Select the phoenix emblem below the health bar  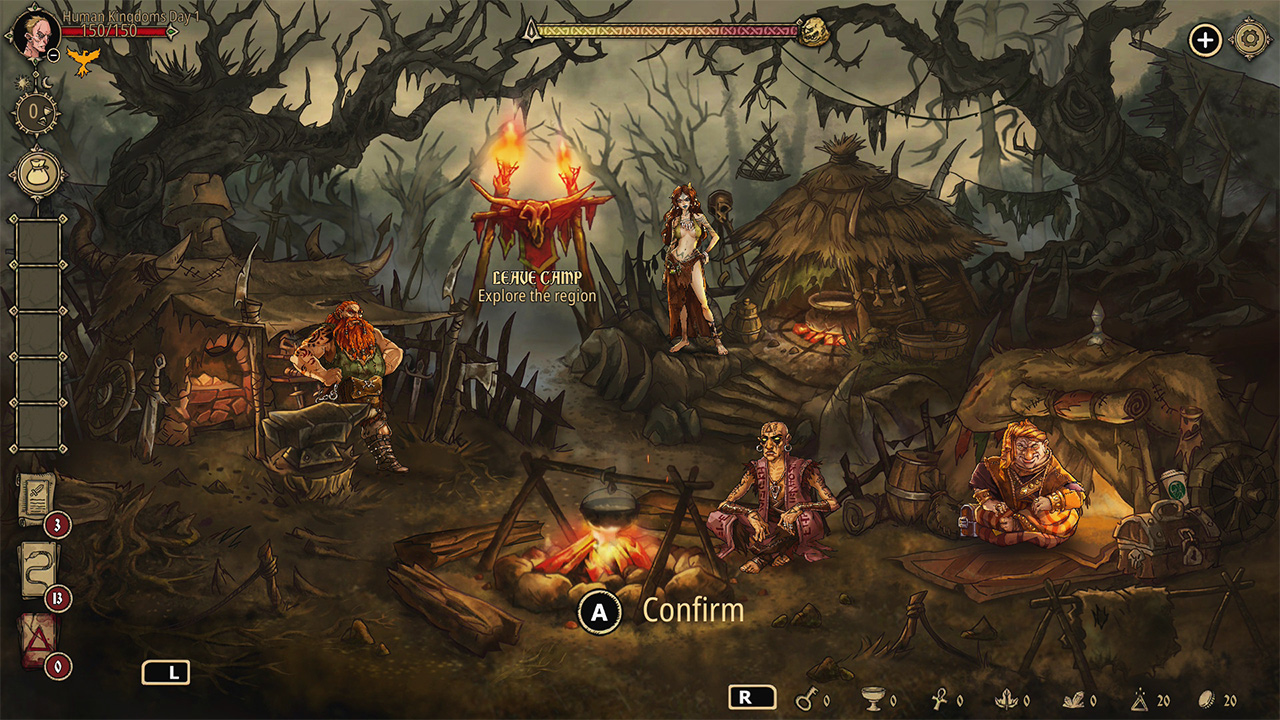pos(84,62)
